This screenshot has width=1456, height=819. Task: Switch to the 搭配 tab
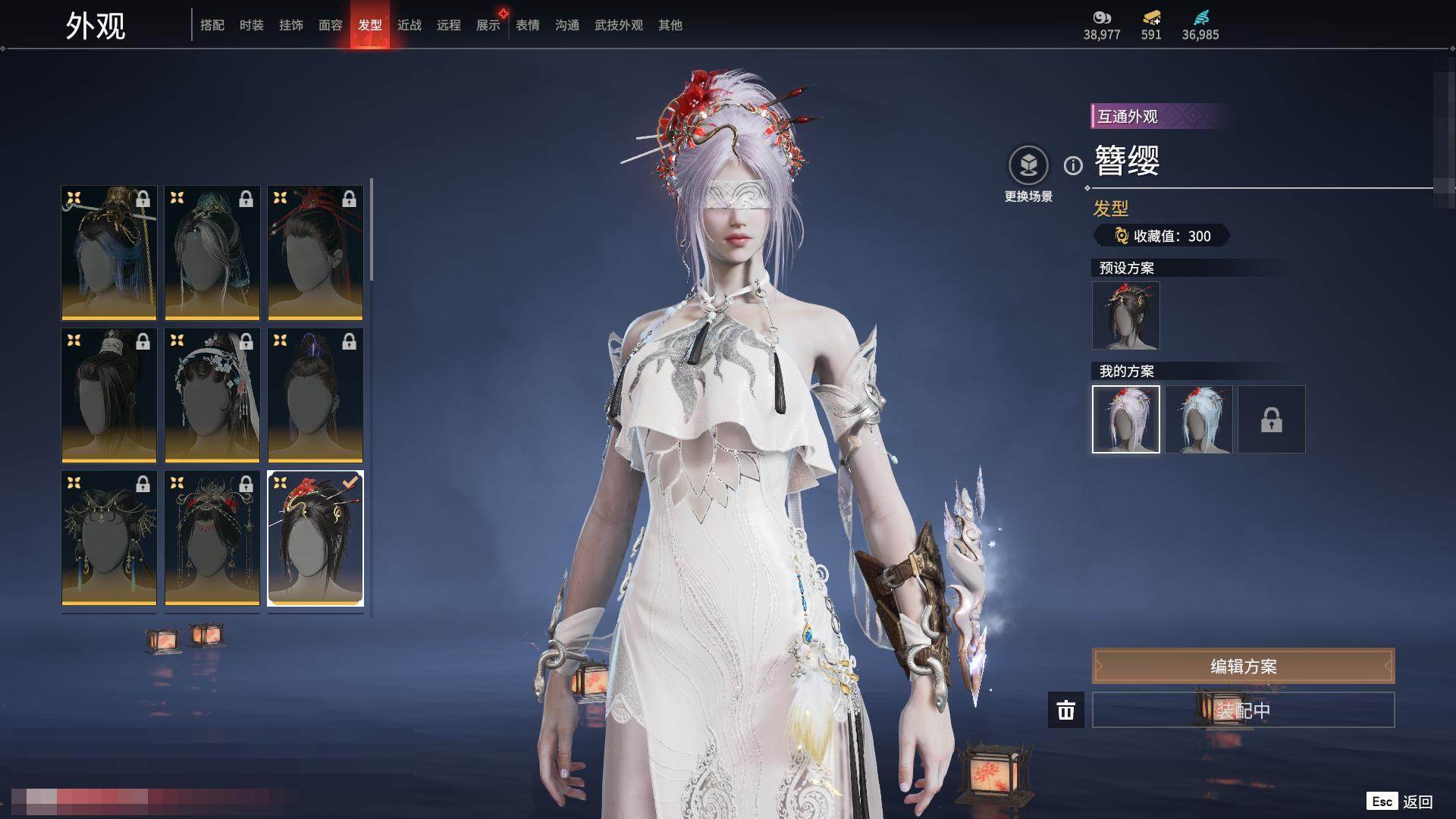pyautogui.click(x=212, y=25)
